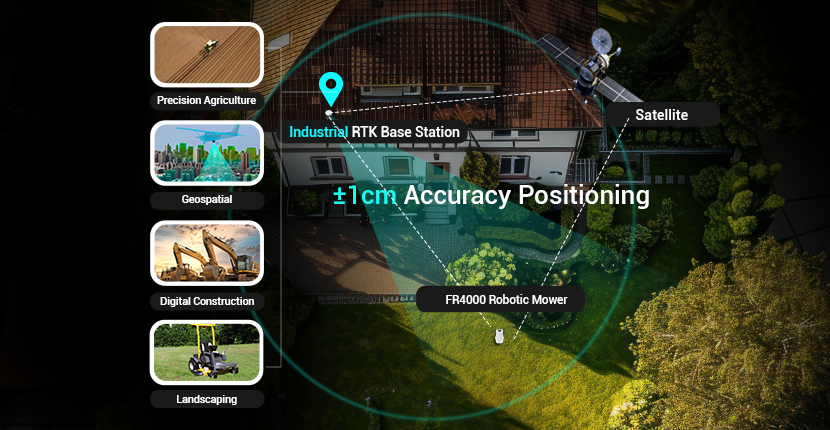Choose the Digital Construction excavator thumbnail
The height and width of the screenshot is (430, 830).
(x=206, y=252)
